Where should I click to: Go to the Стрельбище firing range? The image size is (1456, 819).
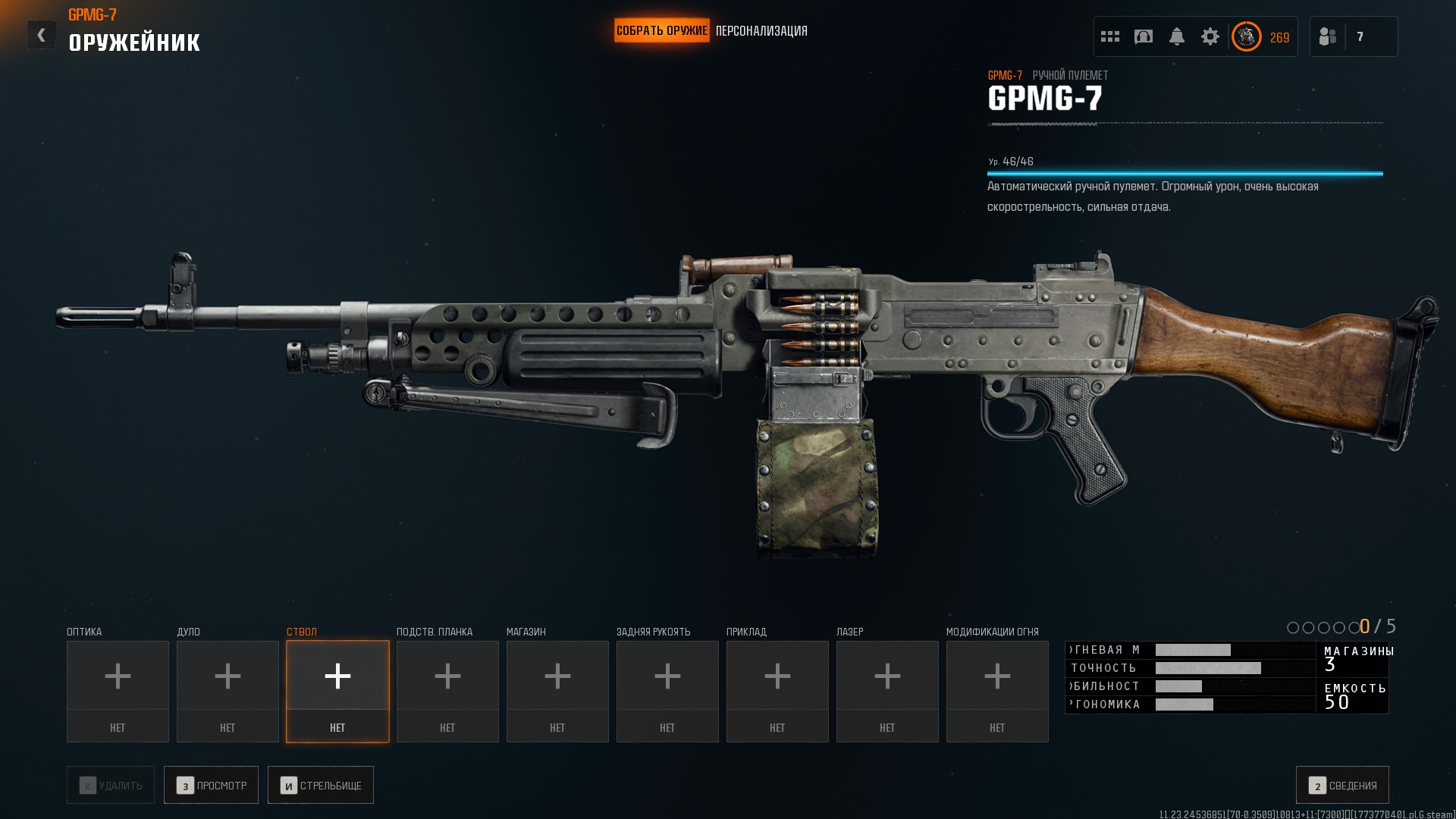click(321, 785)
